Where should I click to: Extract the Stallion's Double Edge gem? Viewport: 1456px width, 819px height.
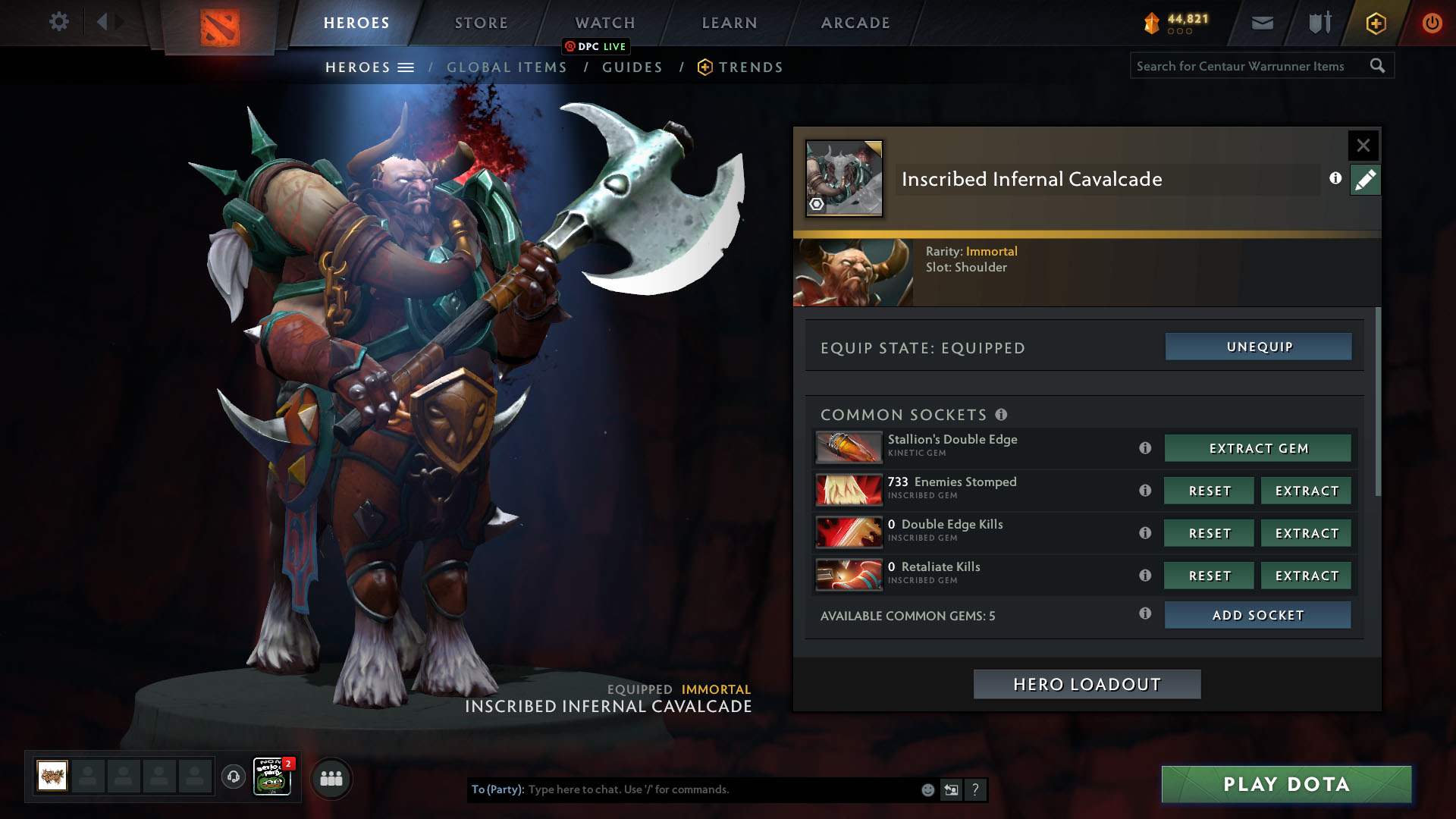[1258, 448]
